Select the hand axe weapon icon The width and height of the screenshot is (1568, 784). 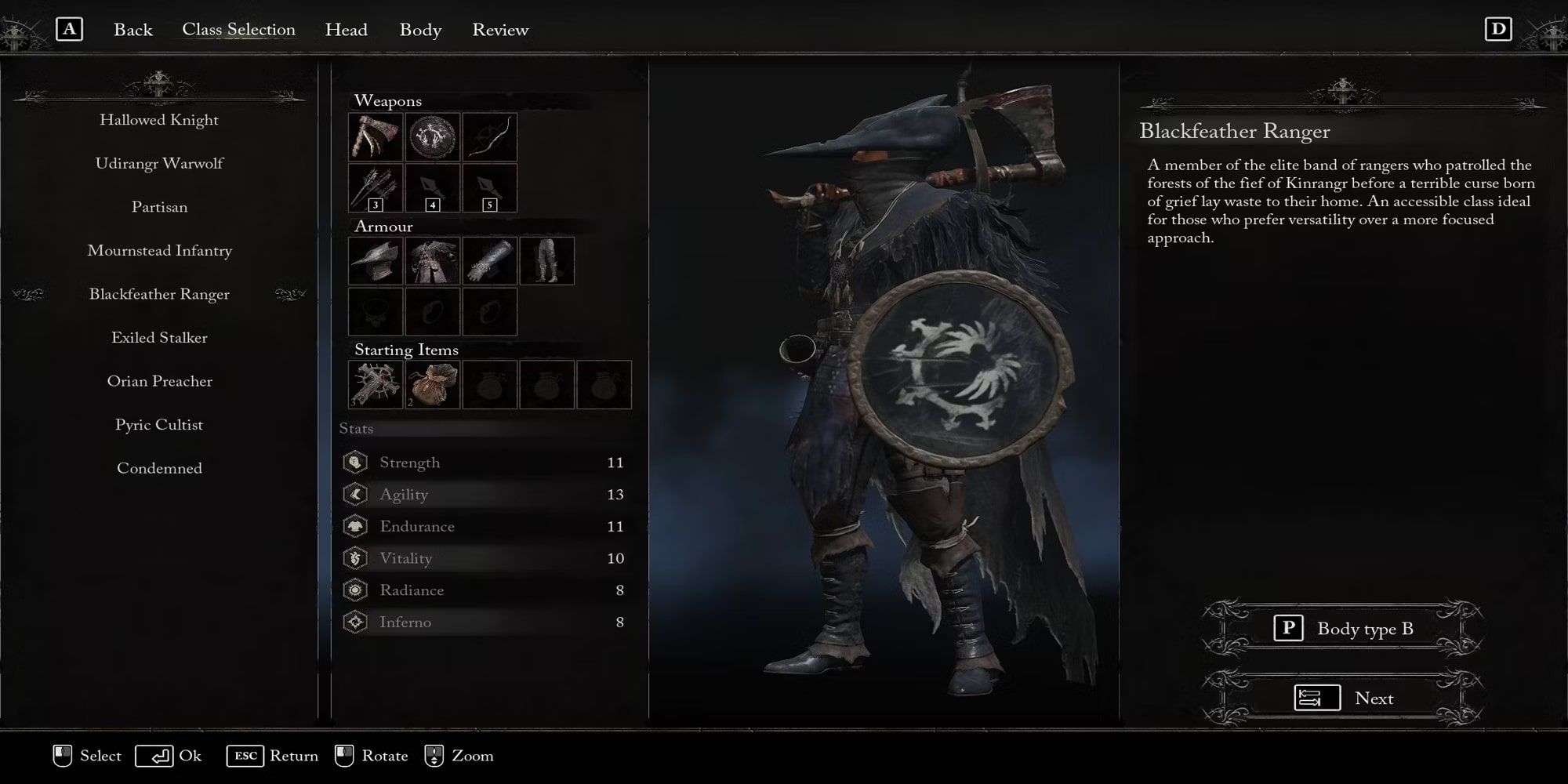[376, 137]
